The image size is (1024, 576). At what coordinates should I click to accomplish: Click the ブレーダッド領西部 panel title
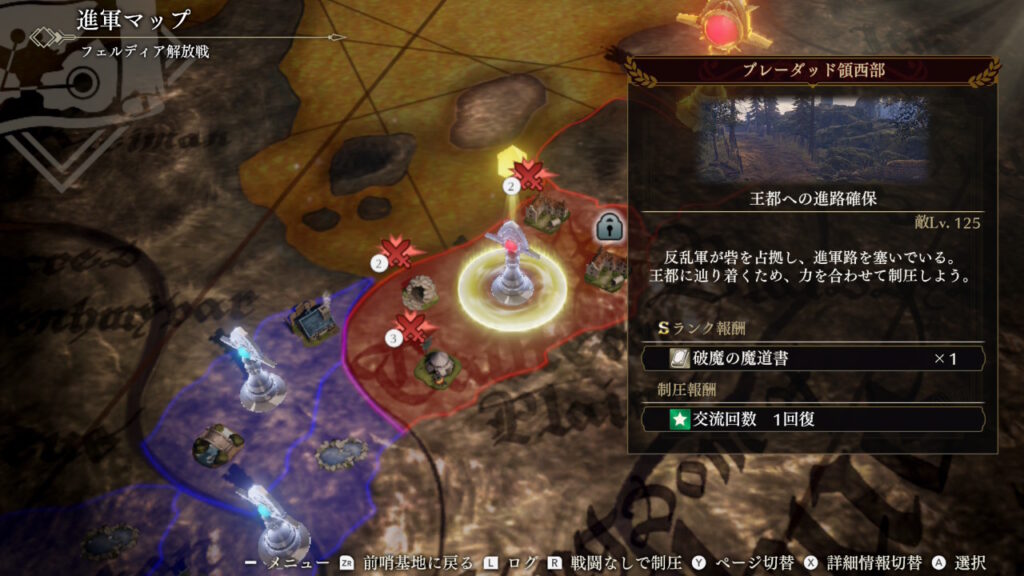tap(812, 71)
